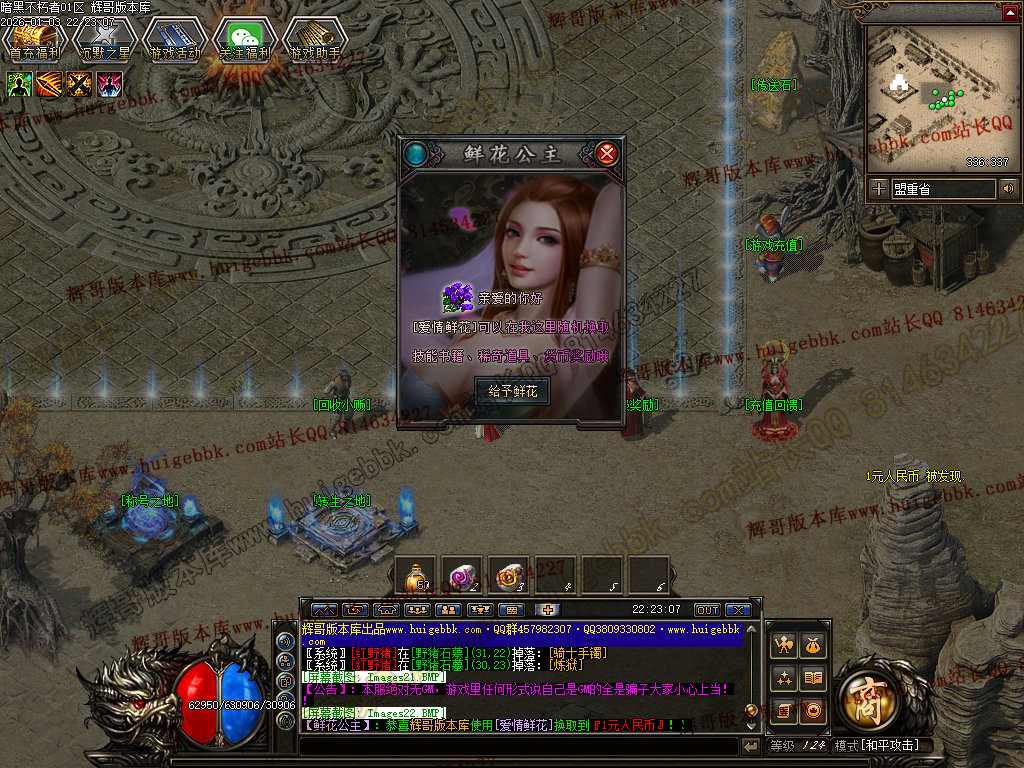Open the money bag inventory button

coord(813,647)
